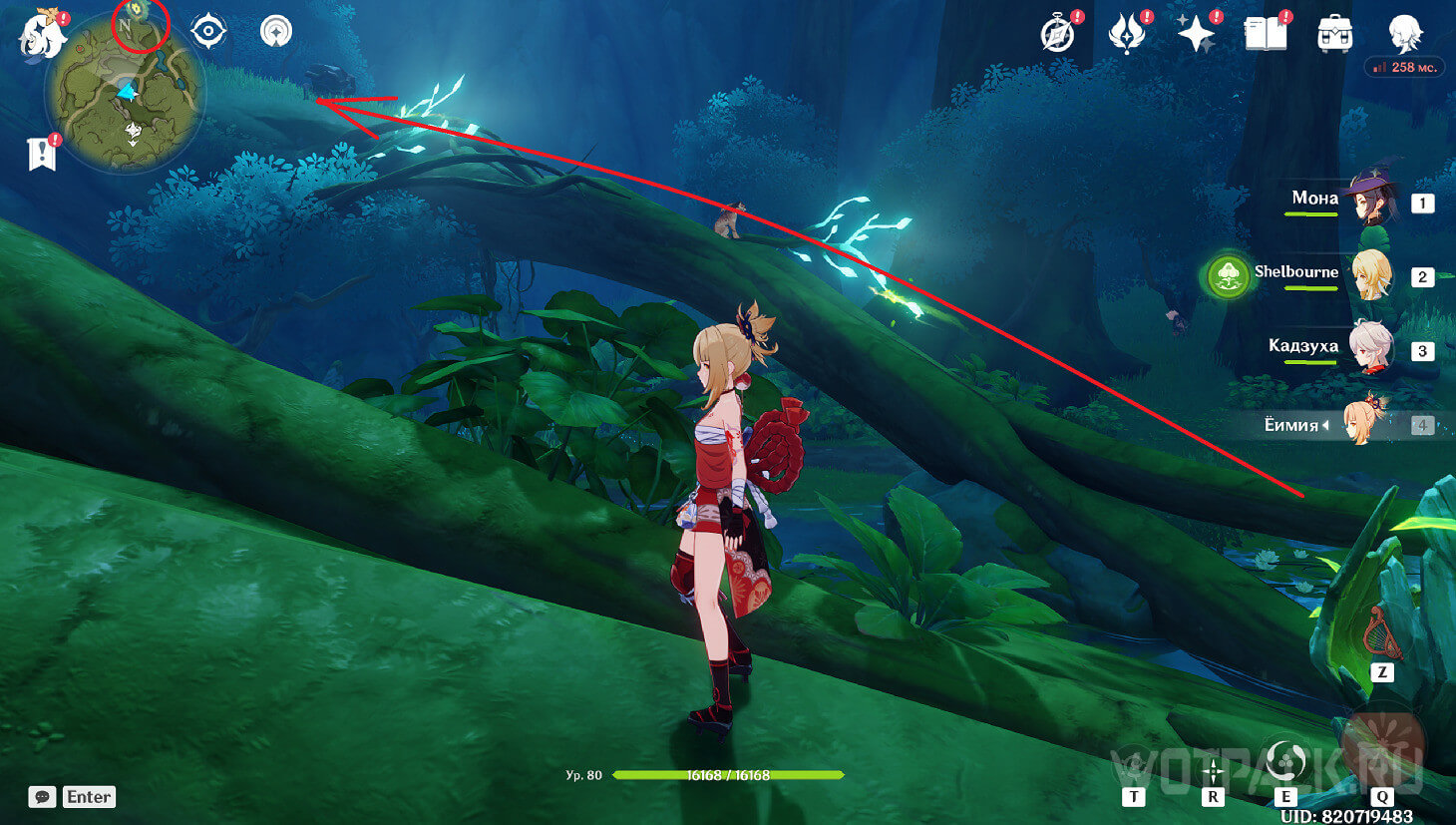Click the four-point star icon above T
Viewport: 1456px width, 825px height.
[x=1213, y=771]
